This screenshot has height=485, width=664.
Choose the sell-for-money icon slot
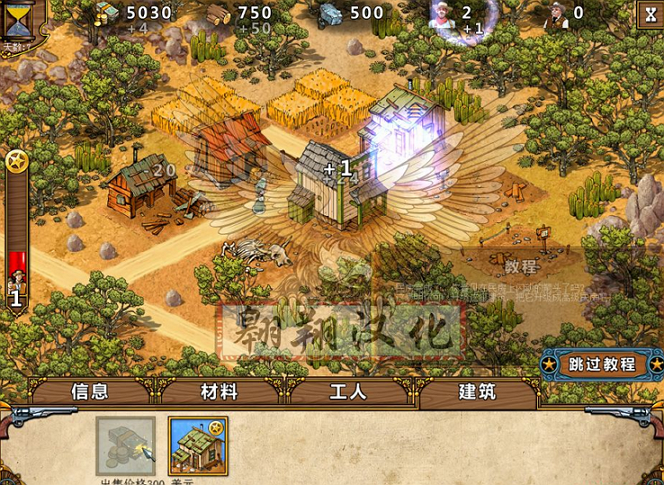coord(126,446)
